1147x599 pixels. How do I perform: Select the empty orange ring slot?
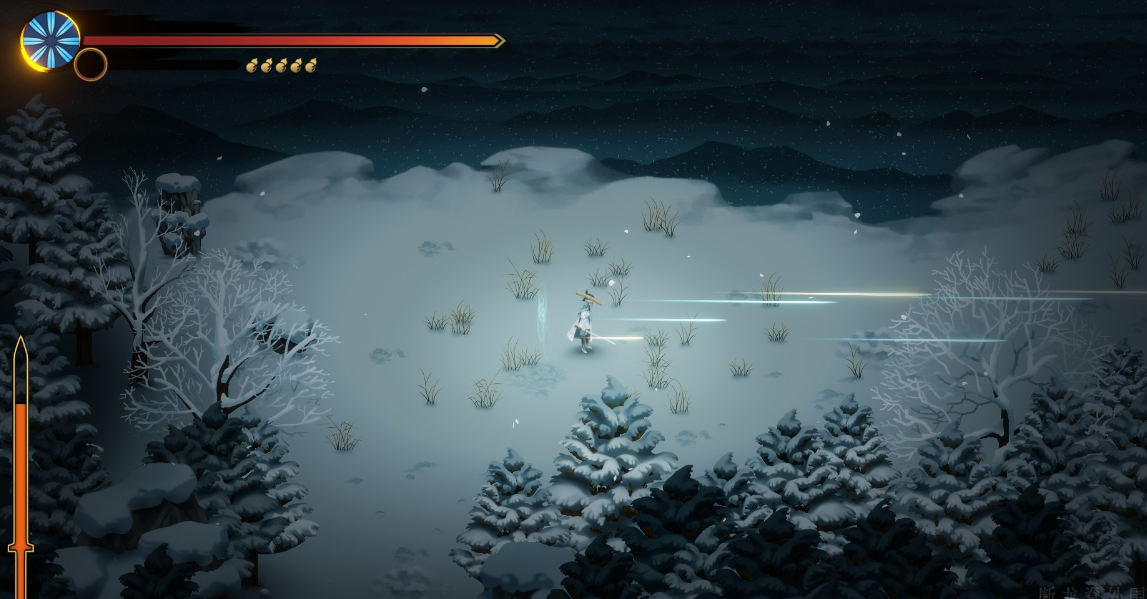click(x=90, y=65)
